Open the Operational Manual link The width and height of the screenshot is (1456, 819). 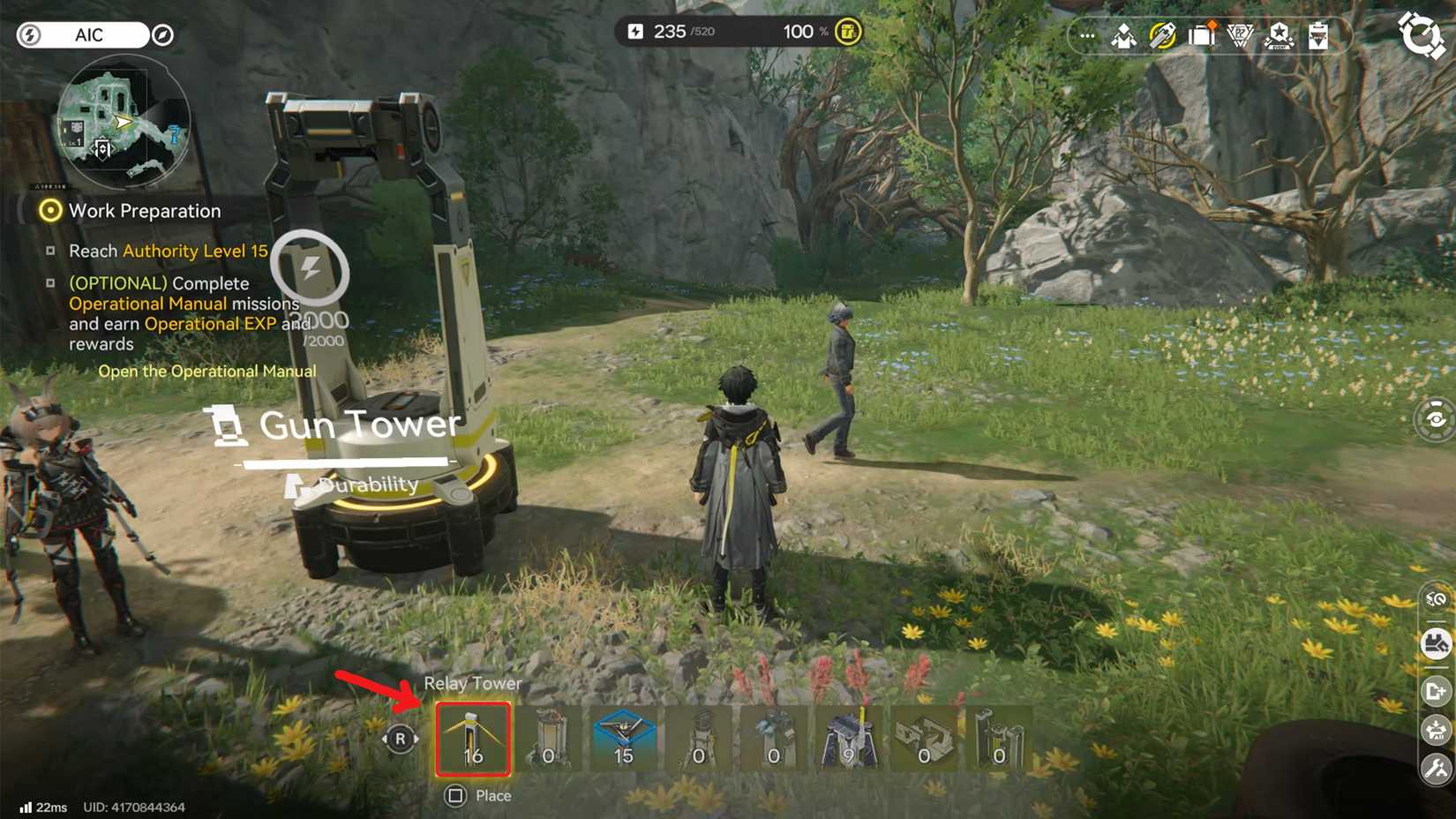point(208,371)
